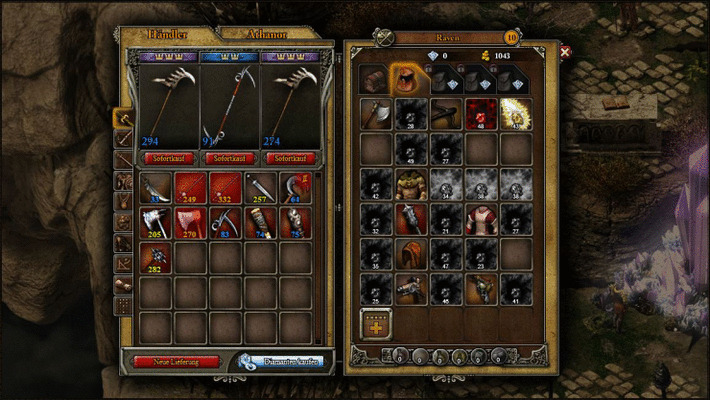This screenshot has height=400, width=710.
Task: Buy the middle polearm with Sofortkauf
Action: [229, 158]
